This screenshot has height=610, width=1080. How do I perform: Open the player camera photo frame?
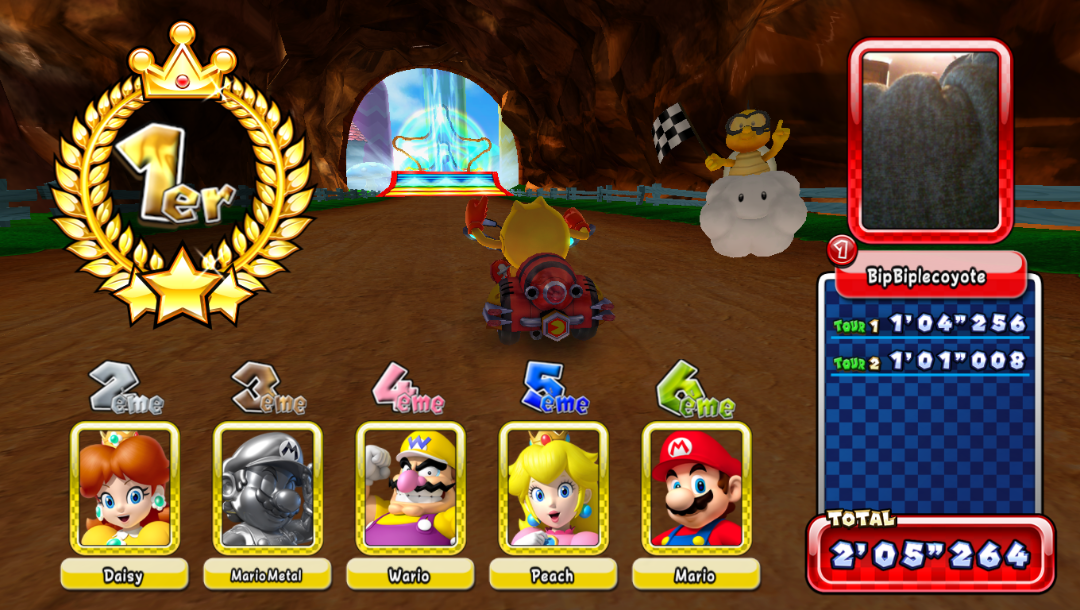(x=930, y=140)
